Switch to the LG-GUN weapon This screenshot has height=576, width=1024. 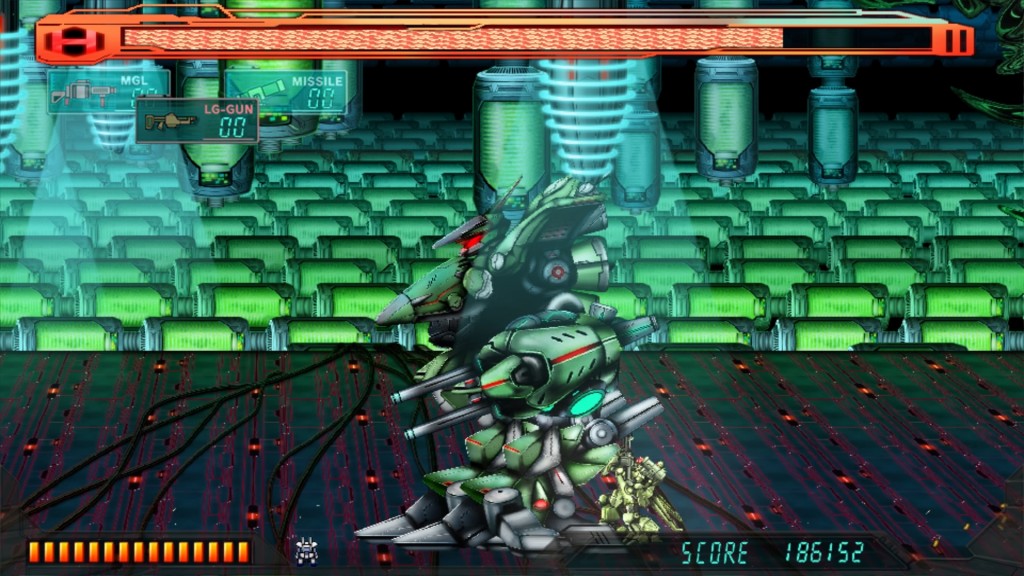197,120
